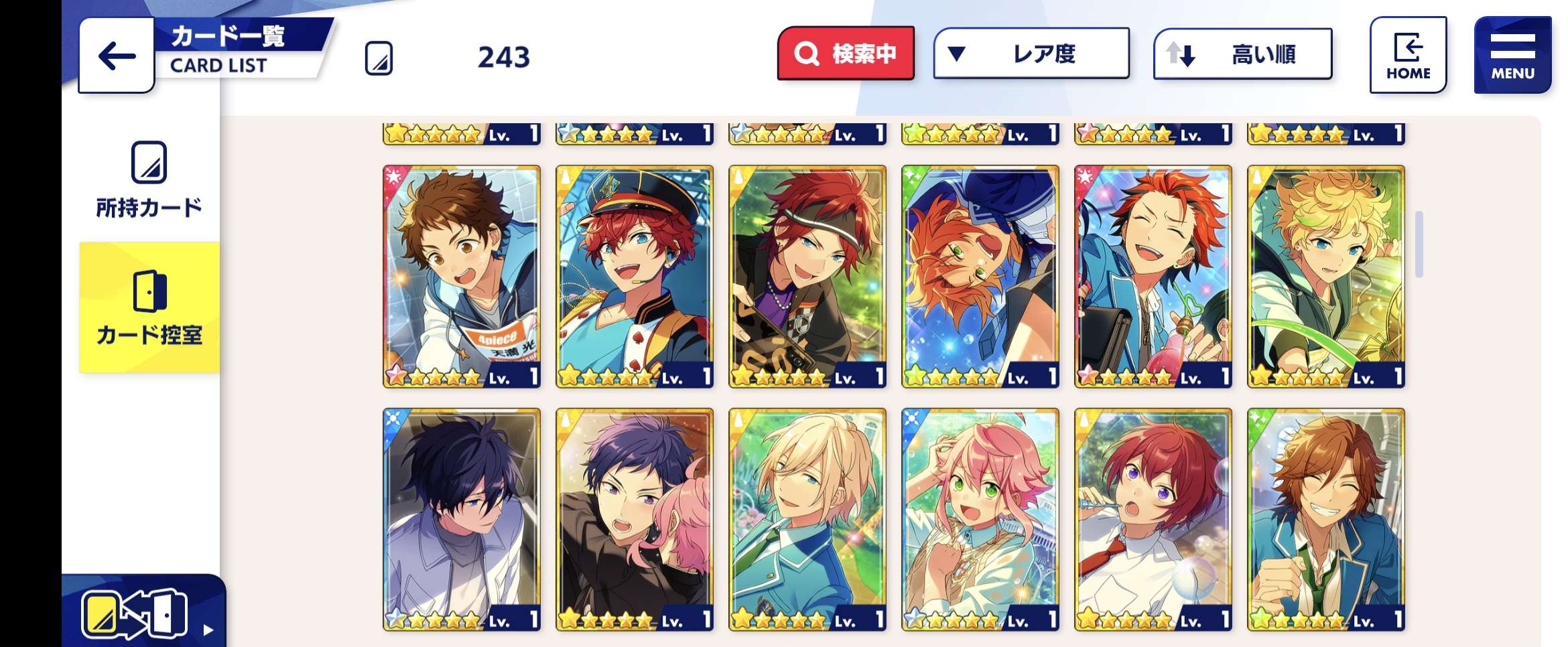Select the laughing orange-haired boy with drink card

point(1153,277)
